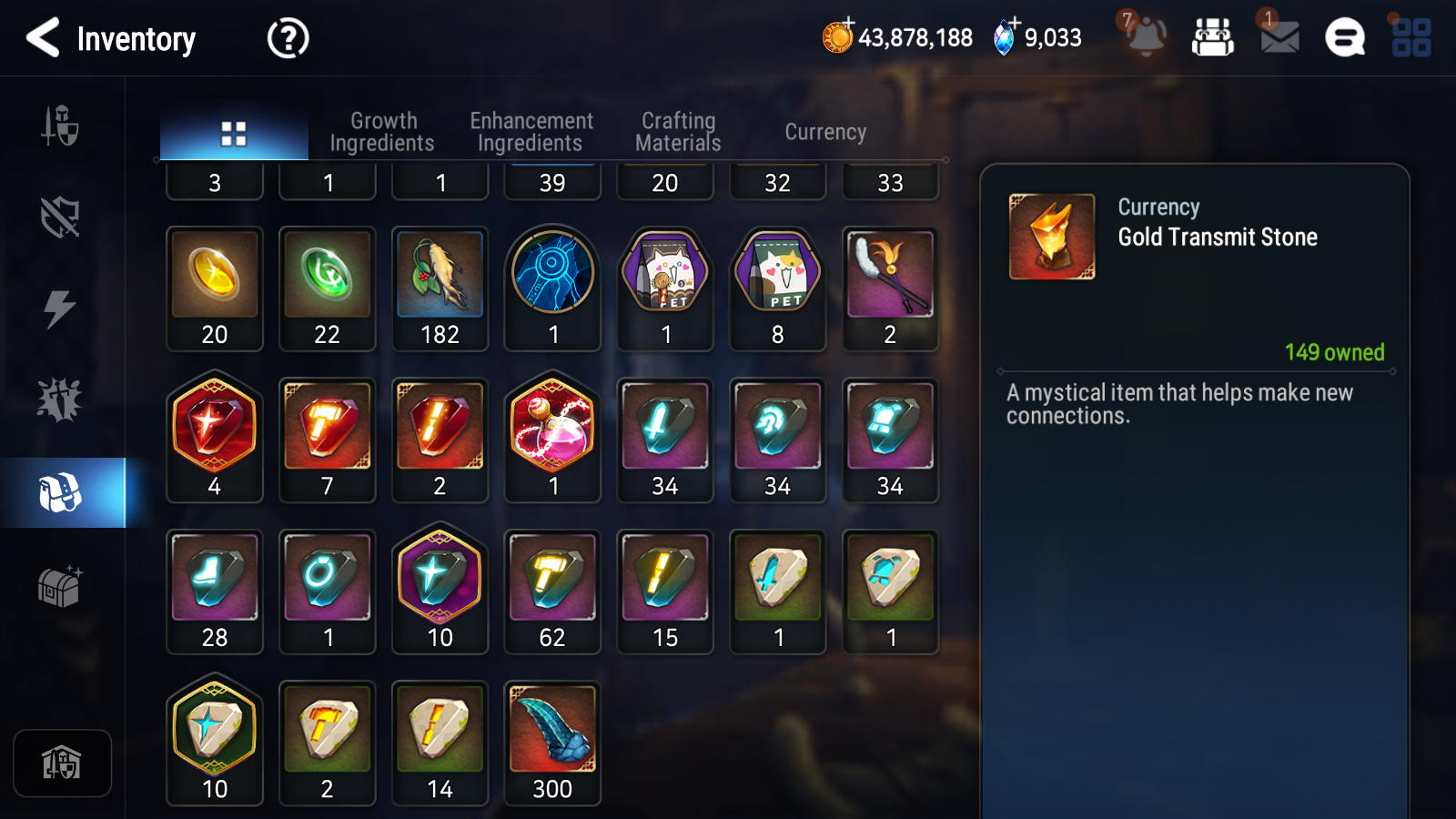The width and height of the screenshot is (1456, 819).
Task: Open the guild fortress icon at bottom left
Action: tap(62, 763)
